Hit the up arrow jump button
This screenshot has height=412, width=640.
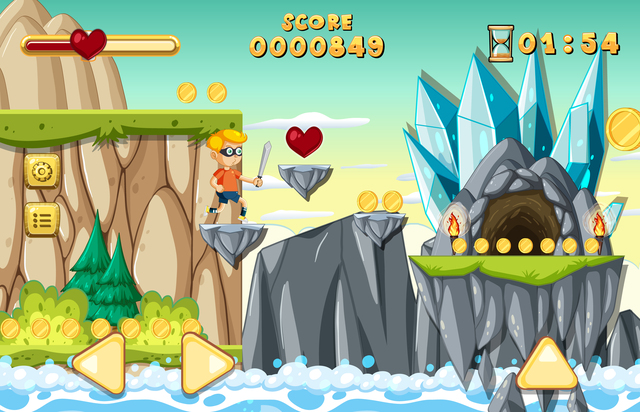[547, 364]
